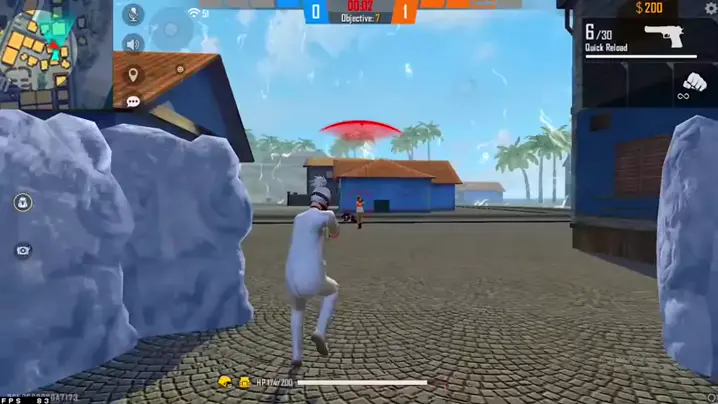718x404 pixels.
Task: Toggle the microphone voice chat
Action: [132, 15]
